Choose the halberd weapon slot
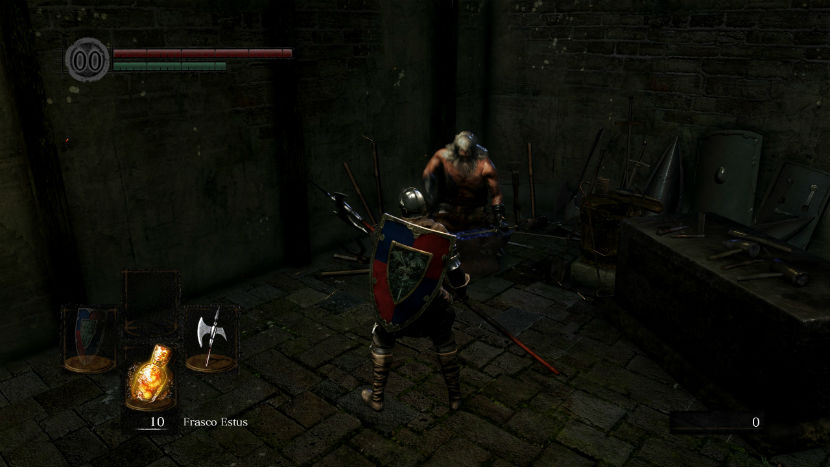830x467 pixels. coord(211,337)
